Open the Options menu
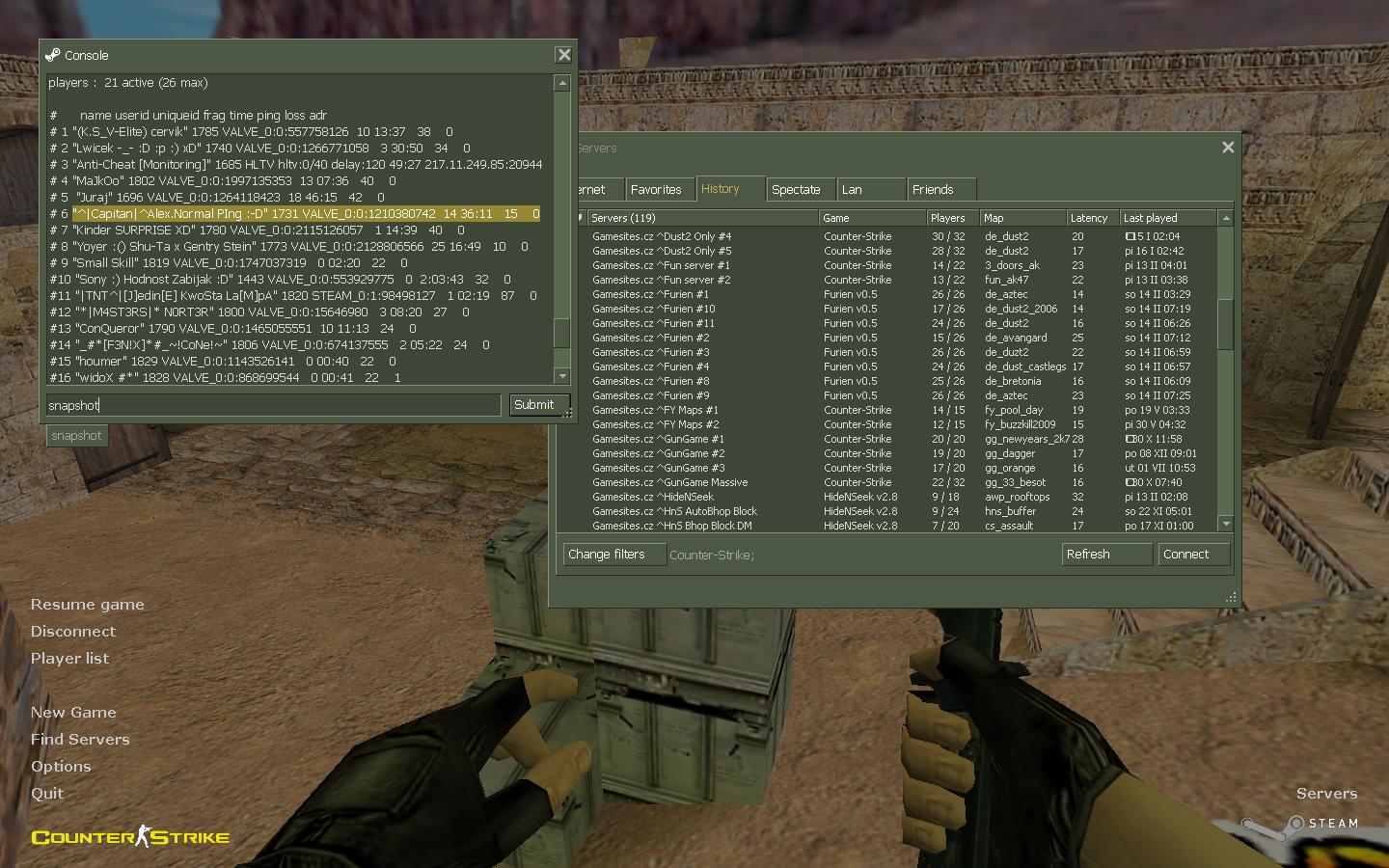 pos(61,767)
